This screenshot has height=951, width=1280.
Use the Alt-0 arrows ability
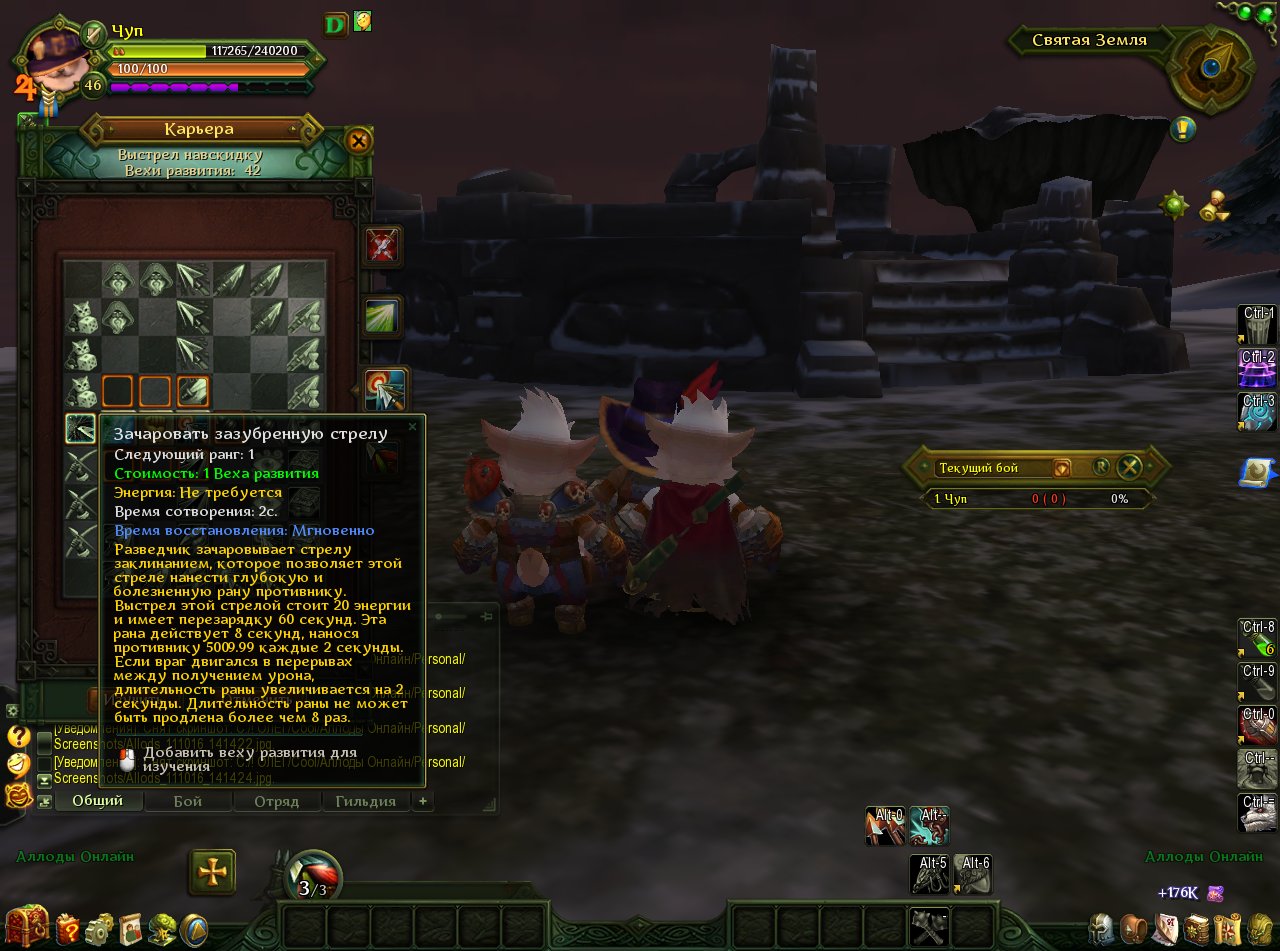[x=884, y=826]
